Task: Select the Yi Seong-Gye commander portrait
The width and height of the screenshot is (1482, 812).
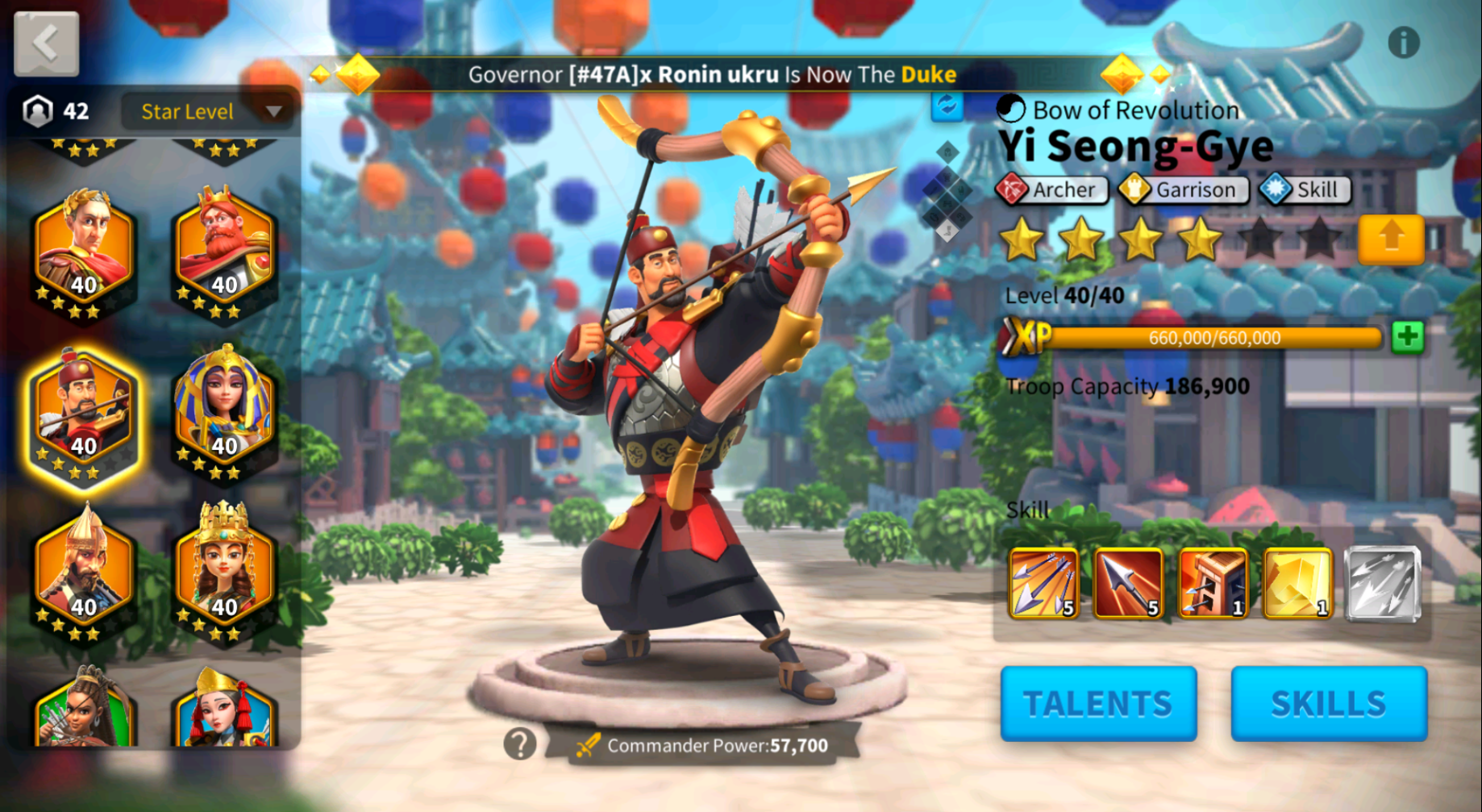Action: click(84, 413)
